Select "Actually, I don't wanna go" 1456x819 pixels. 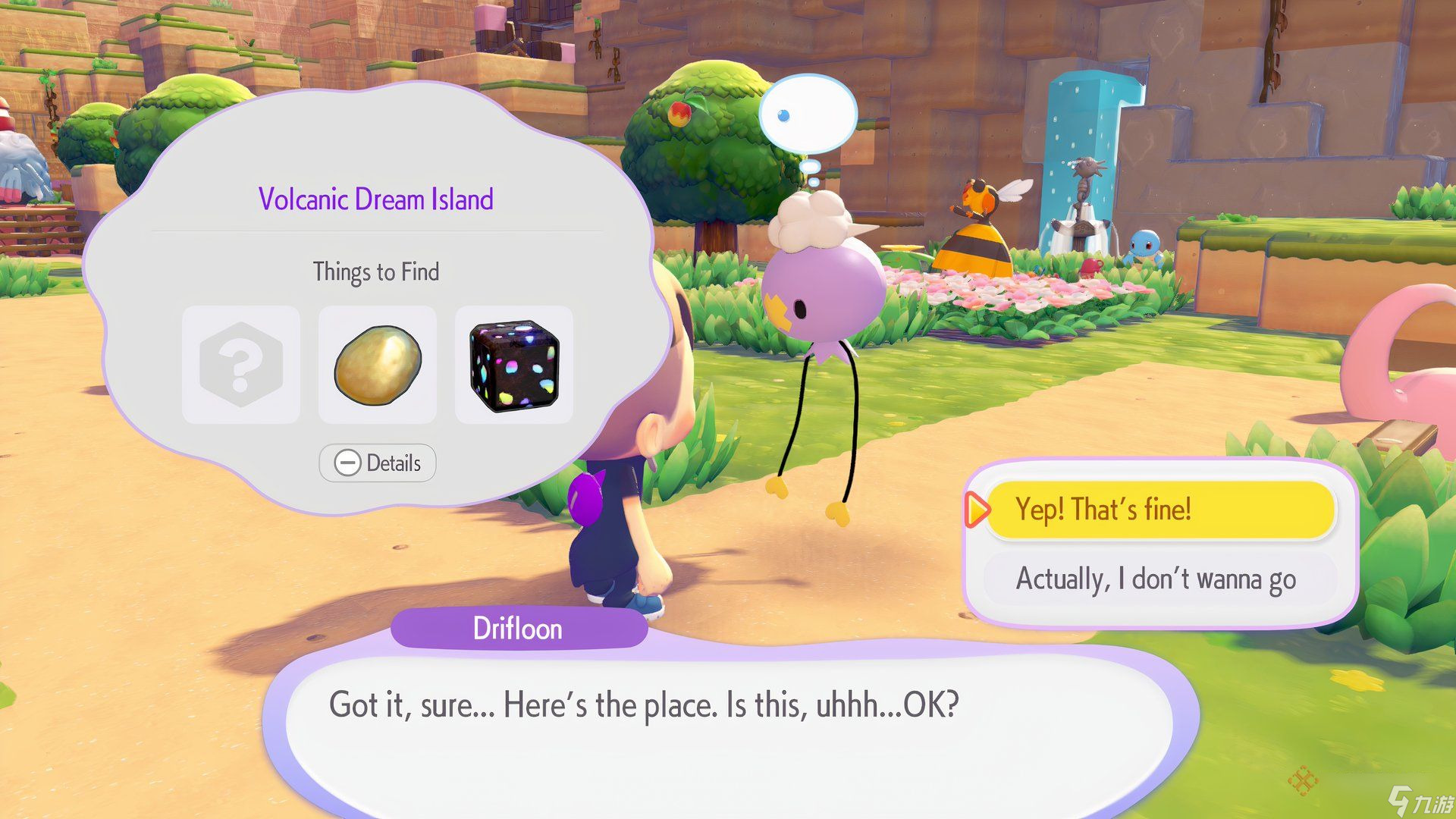point(1157,579)
